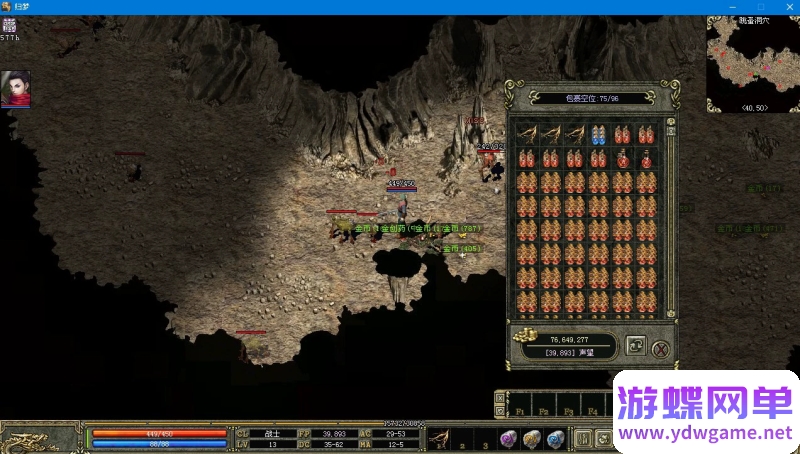Select the F3 skill hotkey slot

click(569, 405)
